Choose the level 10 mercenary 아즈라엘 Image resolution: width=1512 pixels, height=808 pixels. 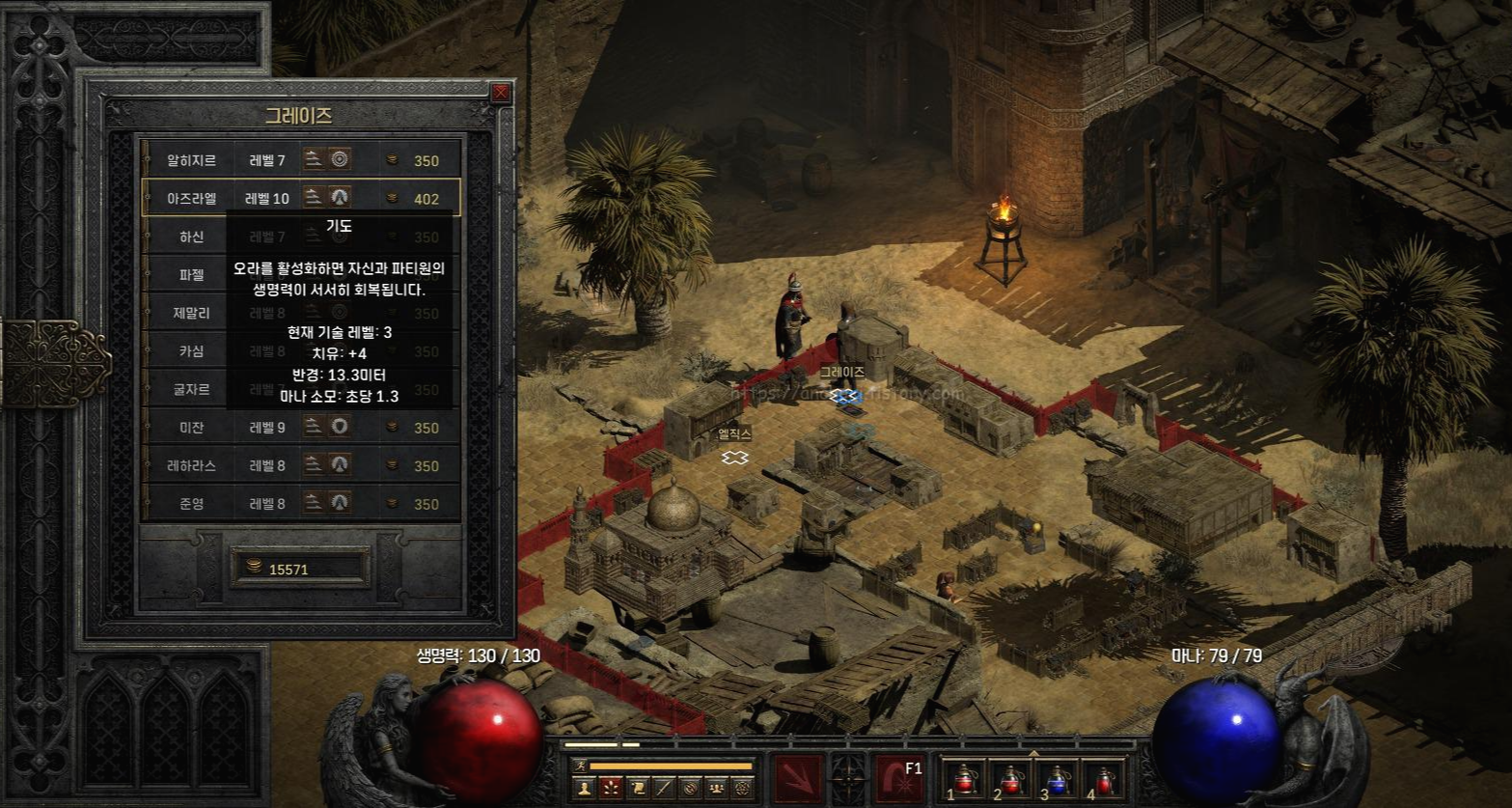(x=192, y=199)
